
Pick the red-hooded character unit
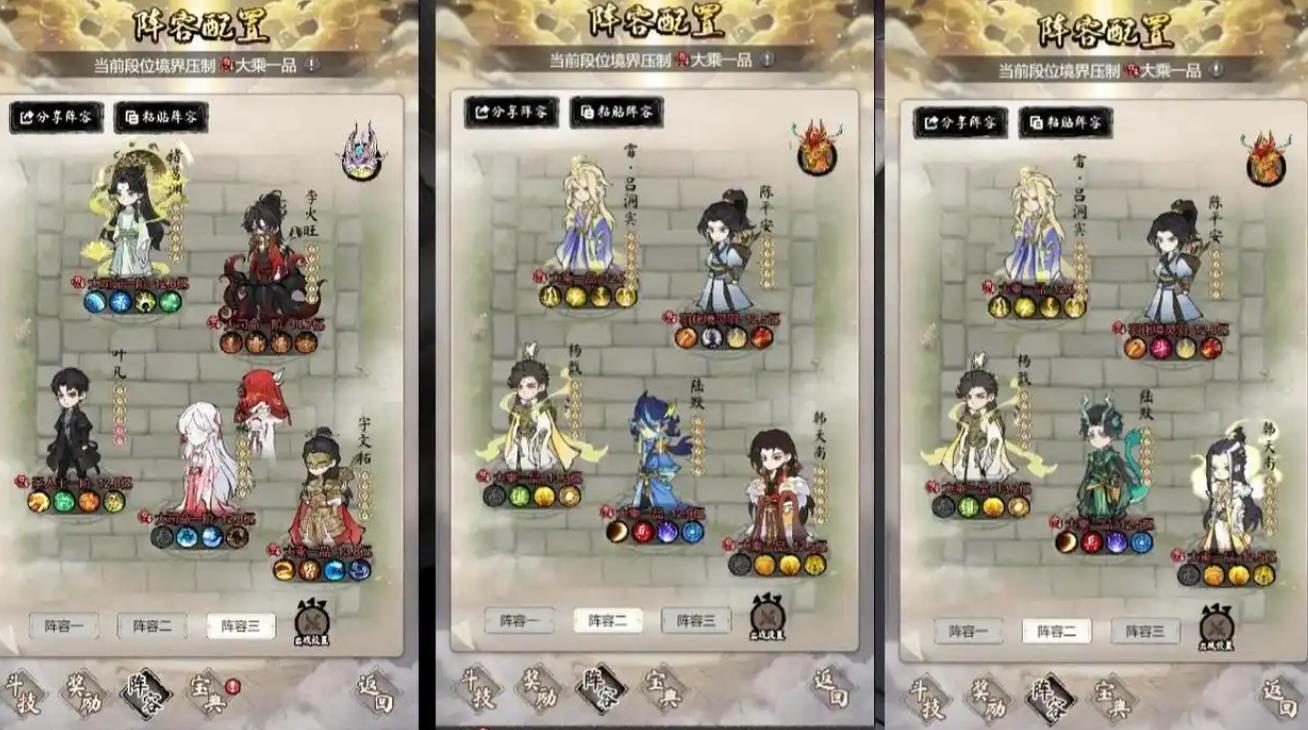tap(262, 406)
